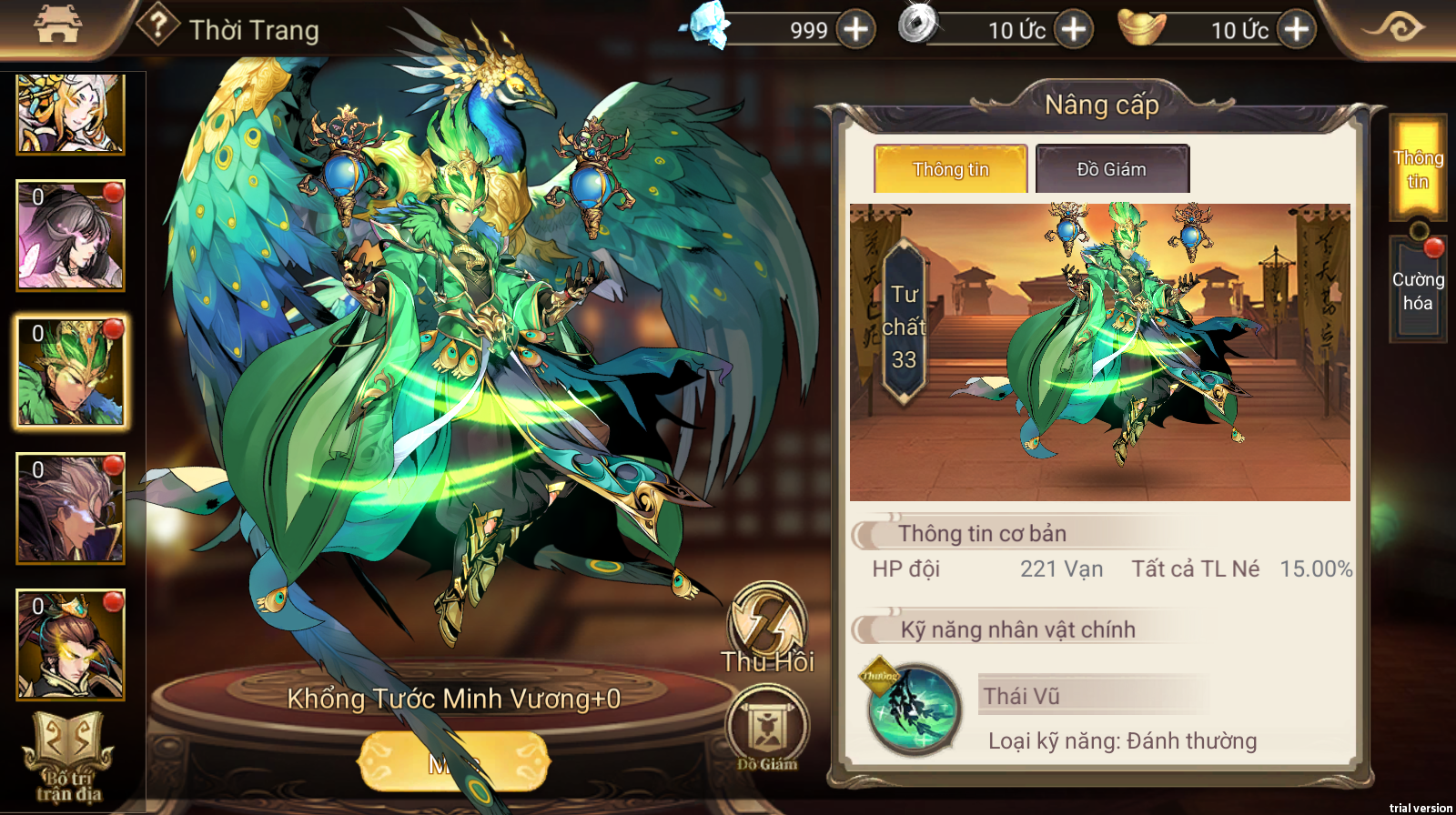Open the Thời Trang help question mark

[157, 25]
